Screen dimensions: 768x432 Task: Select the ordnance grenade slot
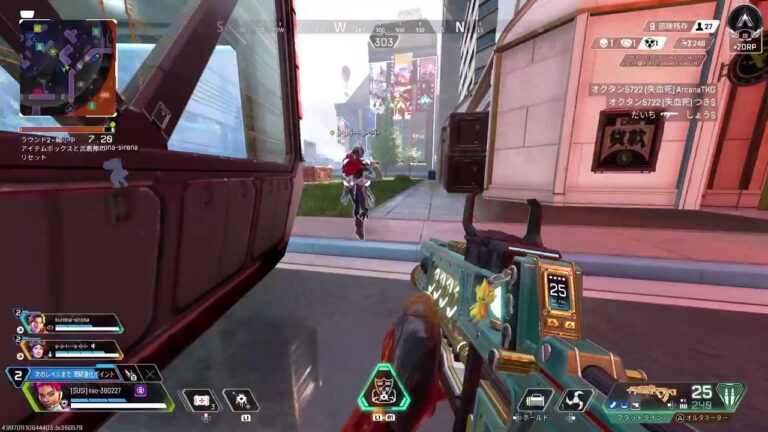point(240,400)
